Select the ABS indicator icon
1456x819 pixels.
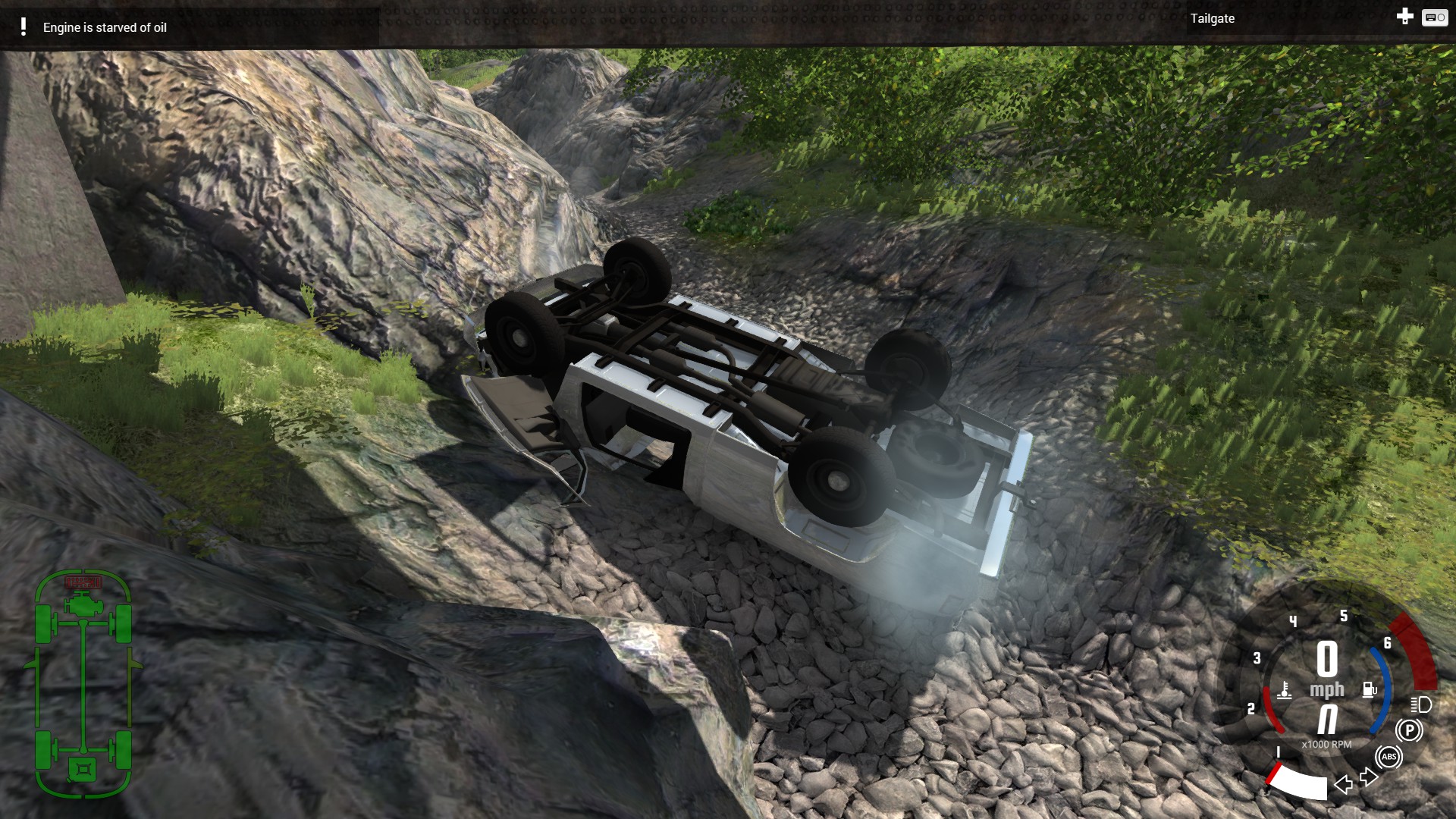coord(1389,758)
